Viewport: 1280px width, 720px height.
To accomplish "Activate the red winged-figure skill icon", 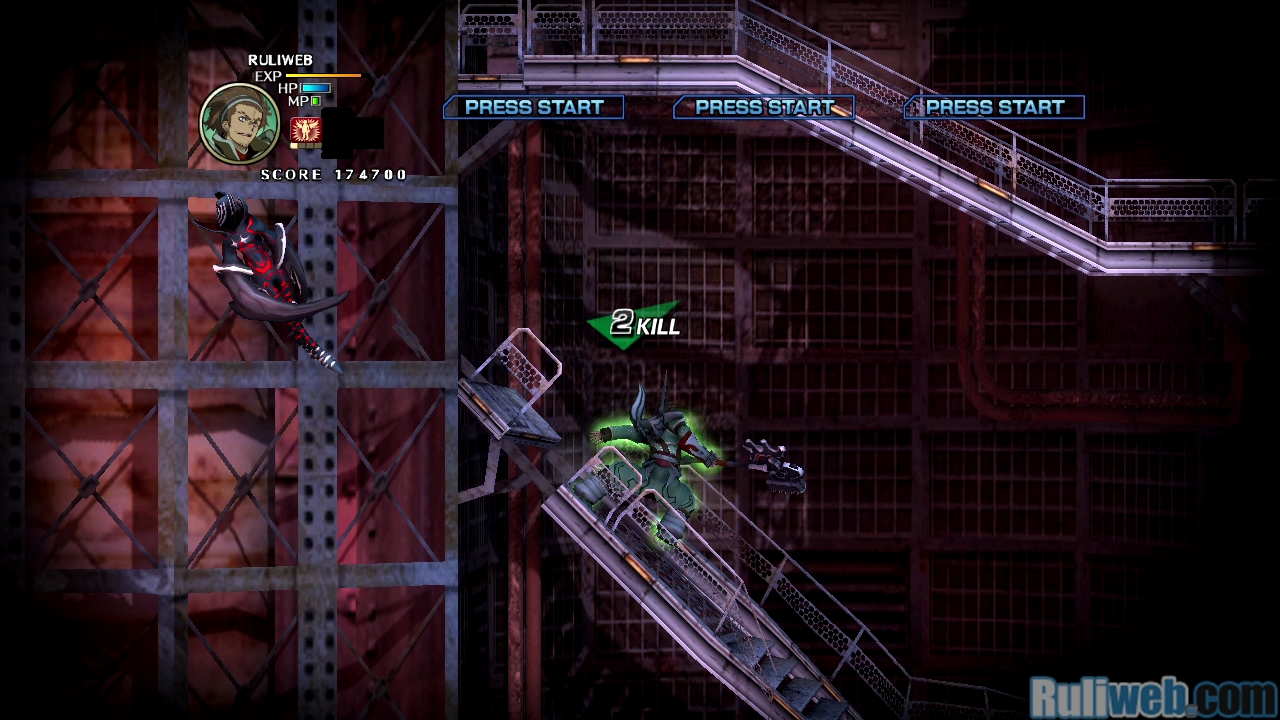I will tap(304, 130).
